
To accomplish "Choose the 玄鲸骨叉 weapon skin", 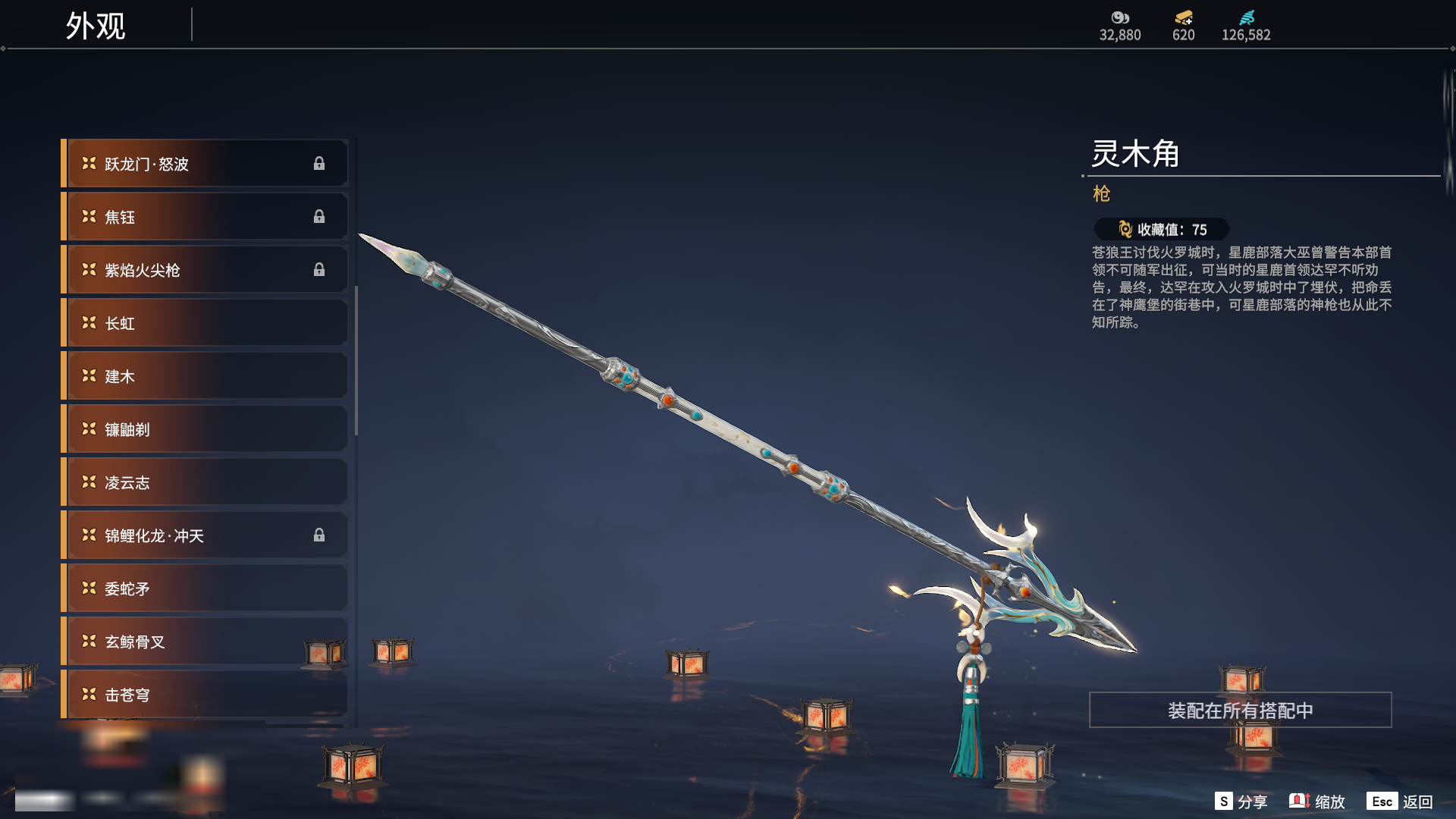I will tap(205, 642).
